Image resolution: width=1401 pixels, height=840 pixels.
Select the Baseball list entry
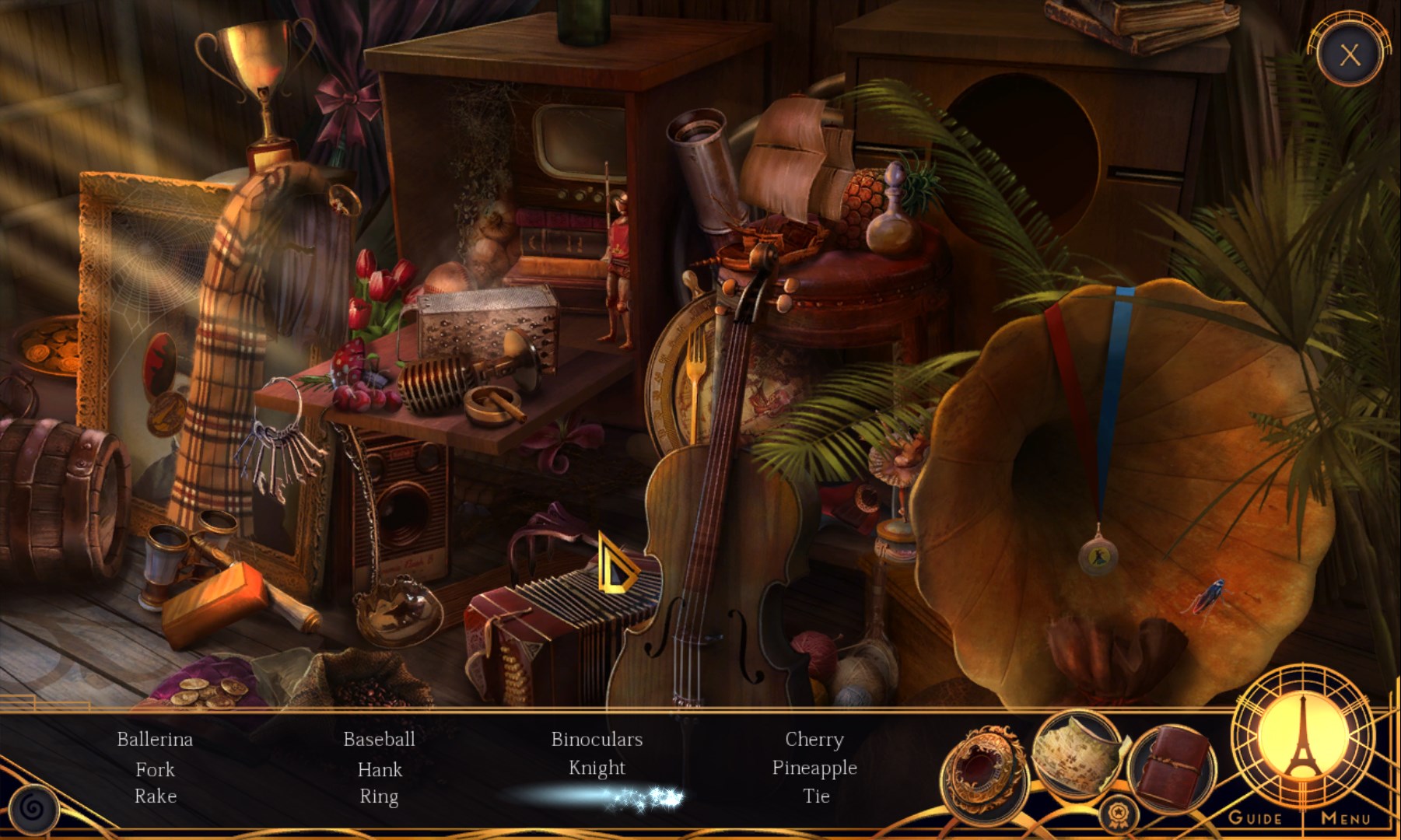coord(379,739)
